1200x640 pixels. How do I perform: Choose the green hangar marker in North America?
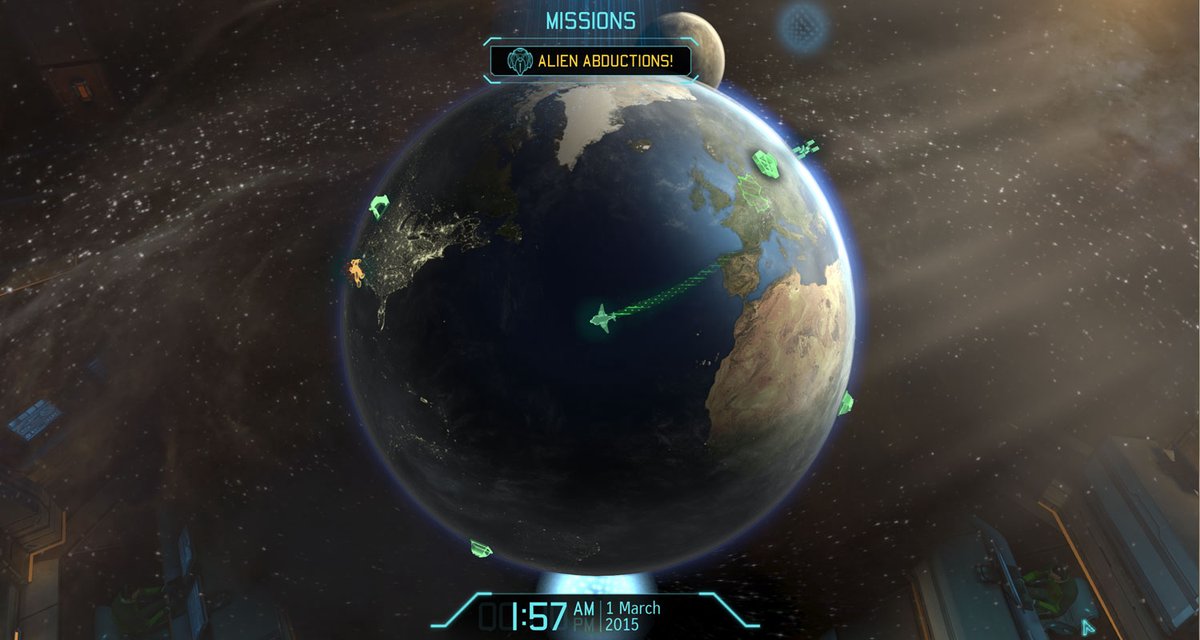click(x=379, y=206)
